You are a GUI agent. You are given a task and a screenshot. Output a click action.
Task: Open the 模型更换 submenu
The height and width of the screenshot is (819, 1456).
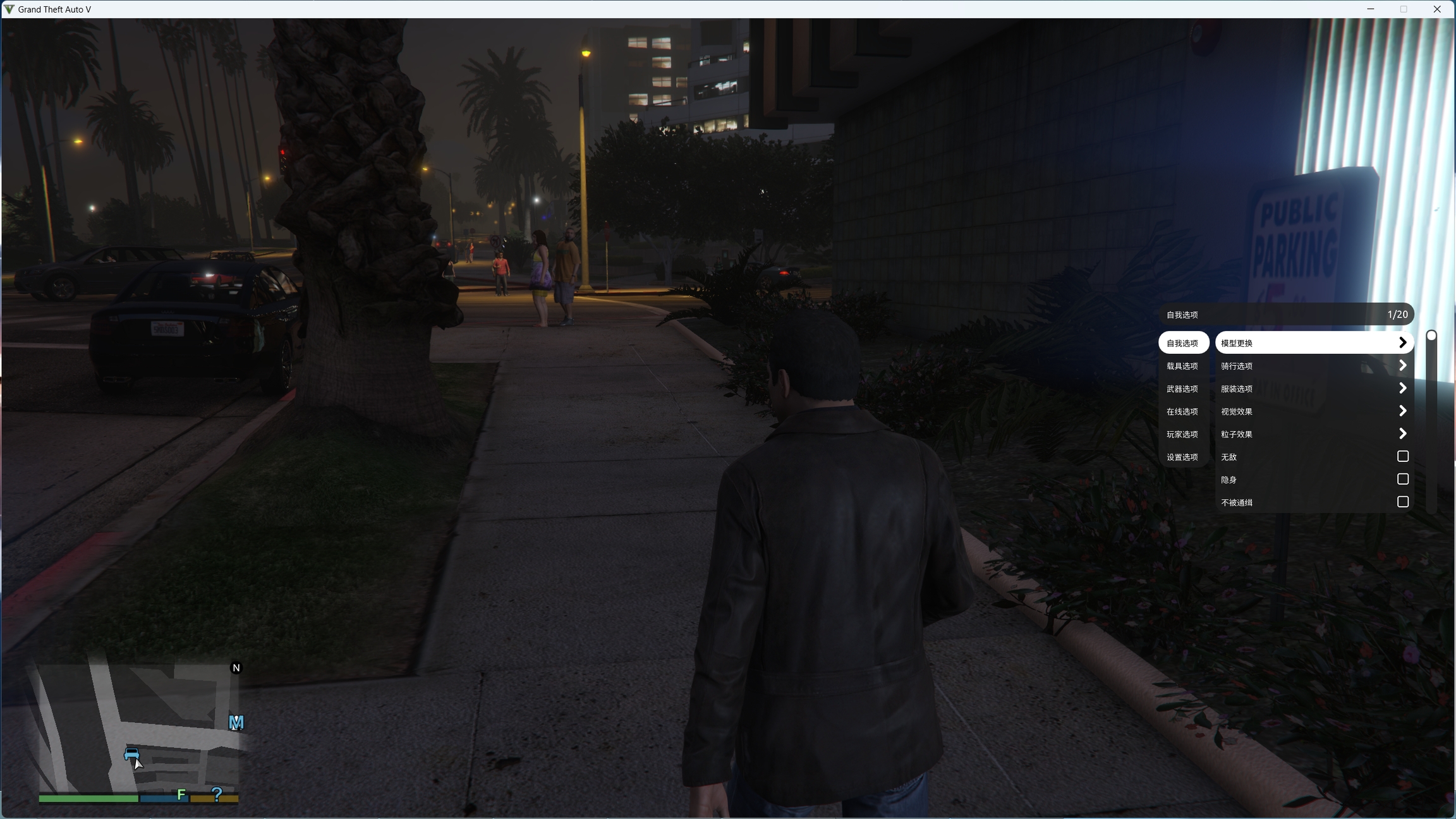pos(1313,343)
